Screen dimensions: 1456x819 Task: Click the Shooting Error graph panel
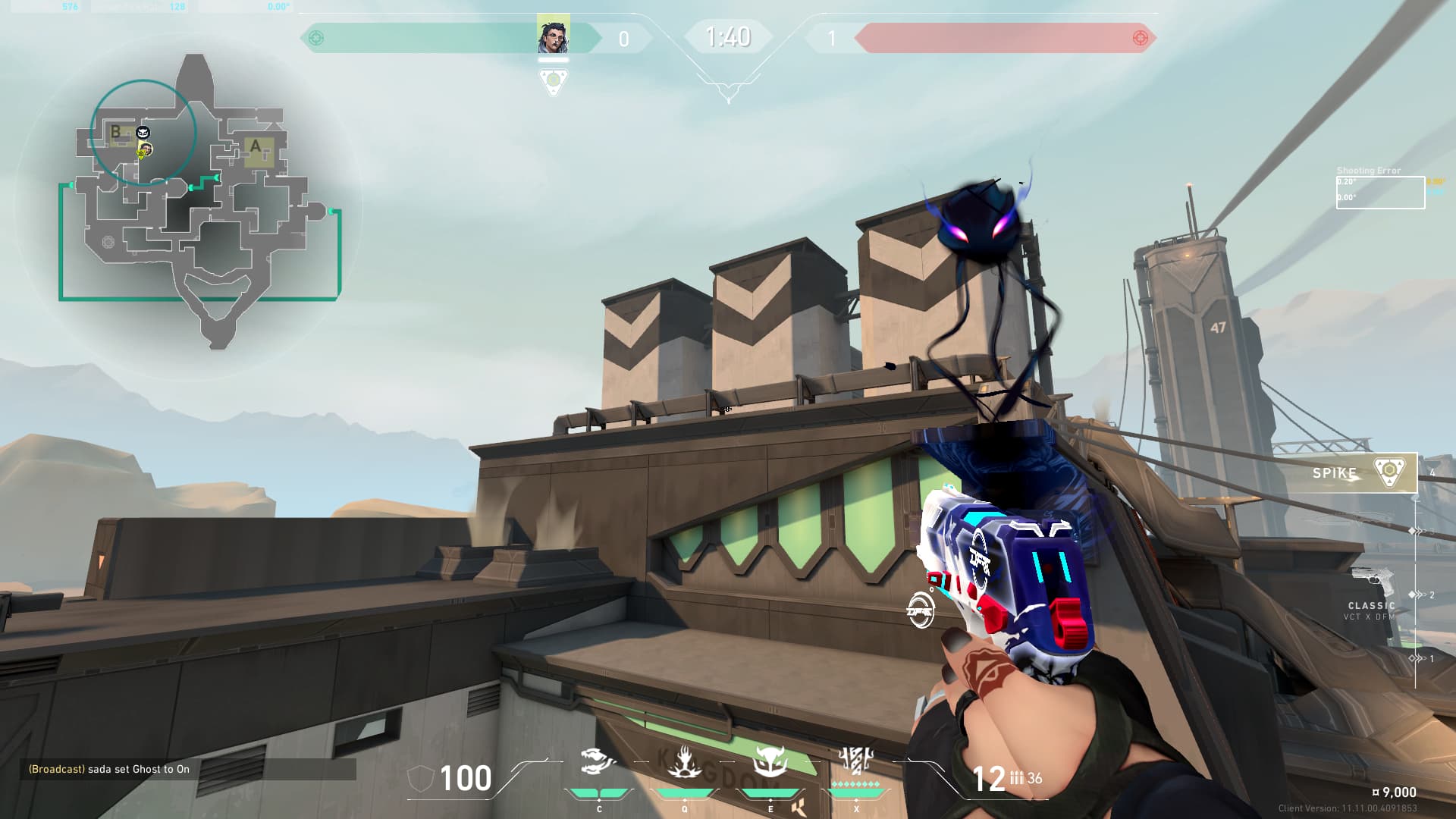click(x=1379, y=192)
